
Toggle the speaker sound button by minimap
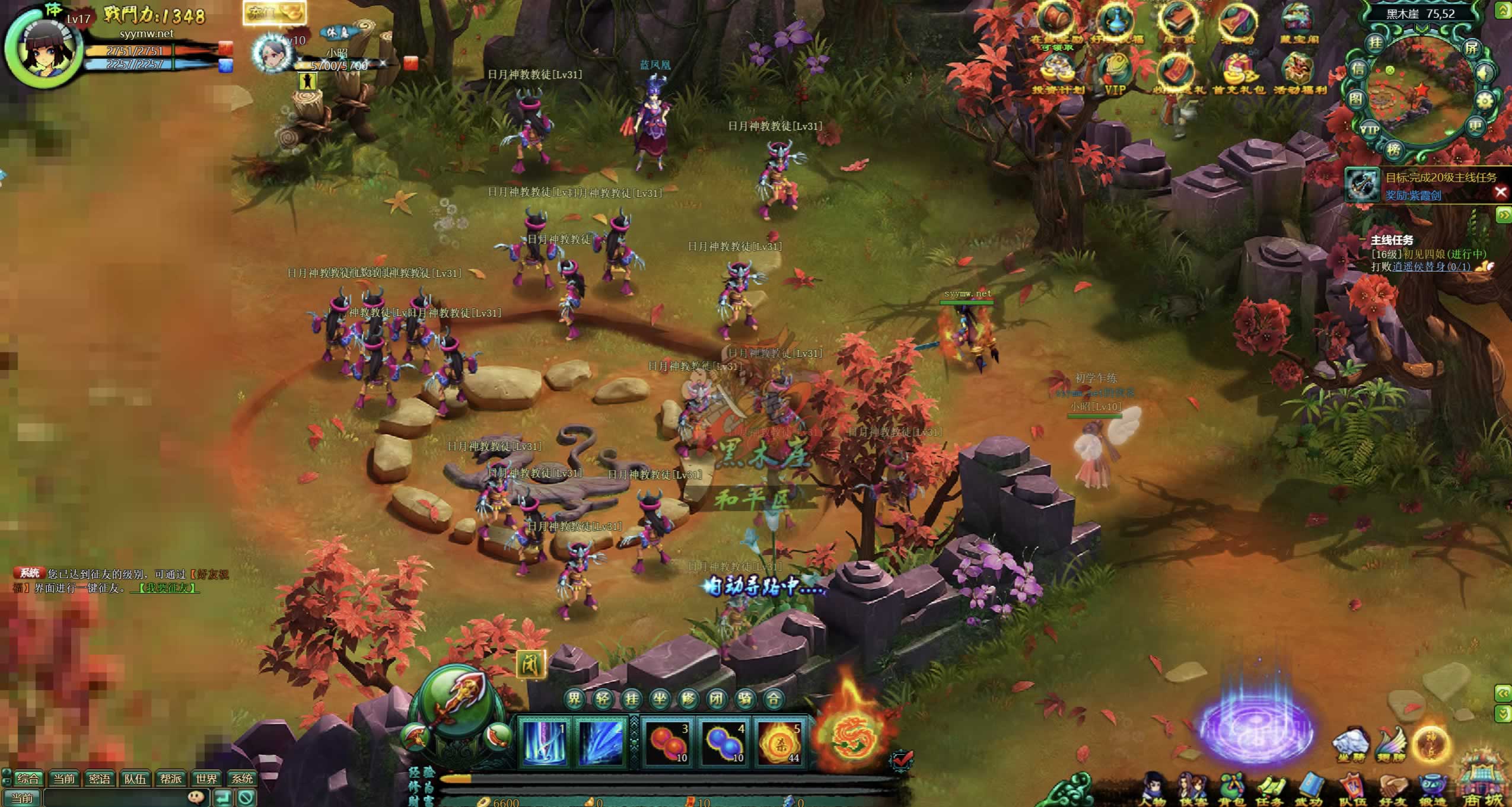[1485, 74]
